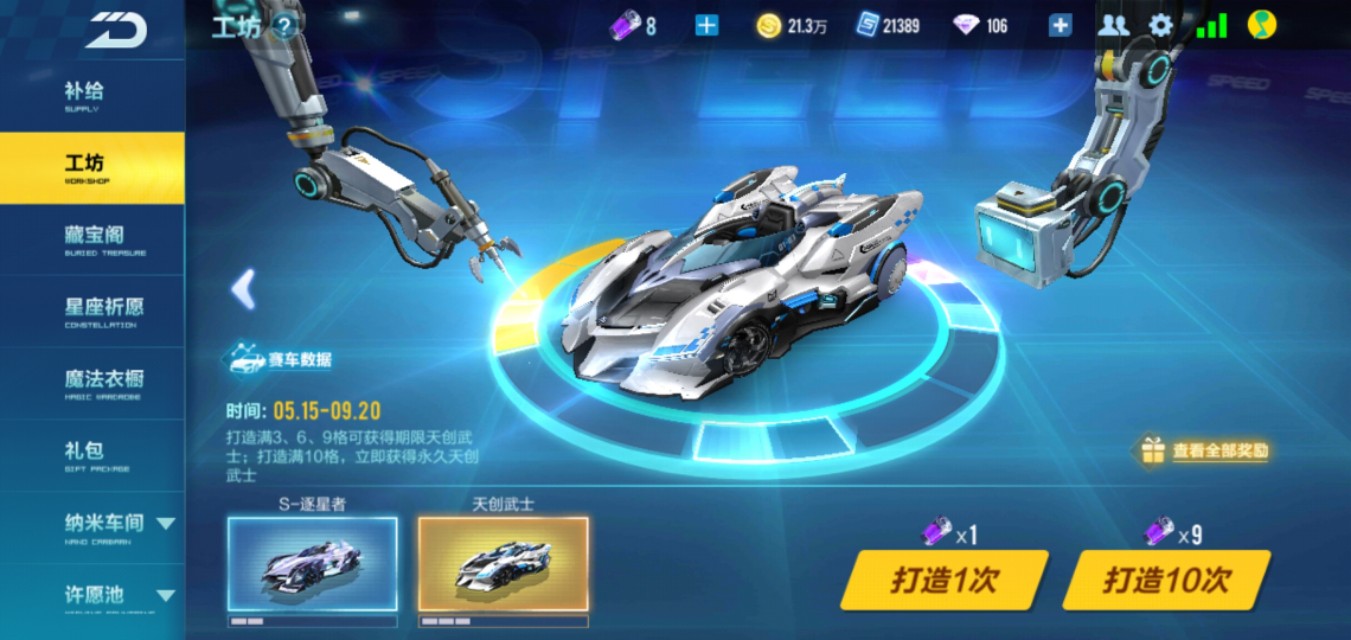The height and width of the screenshot is (640, 1351).
Task: Open the 补给 supply menu
Action: [90, 95]
